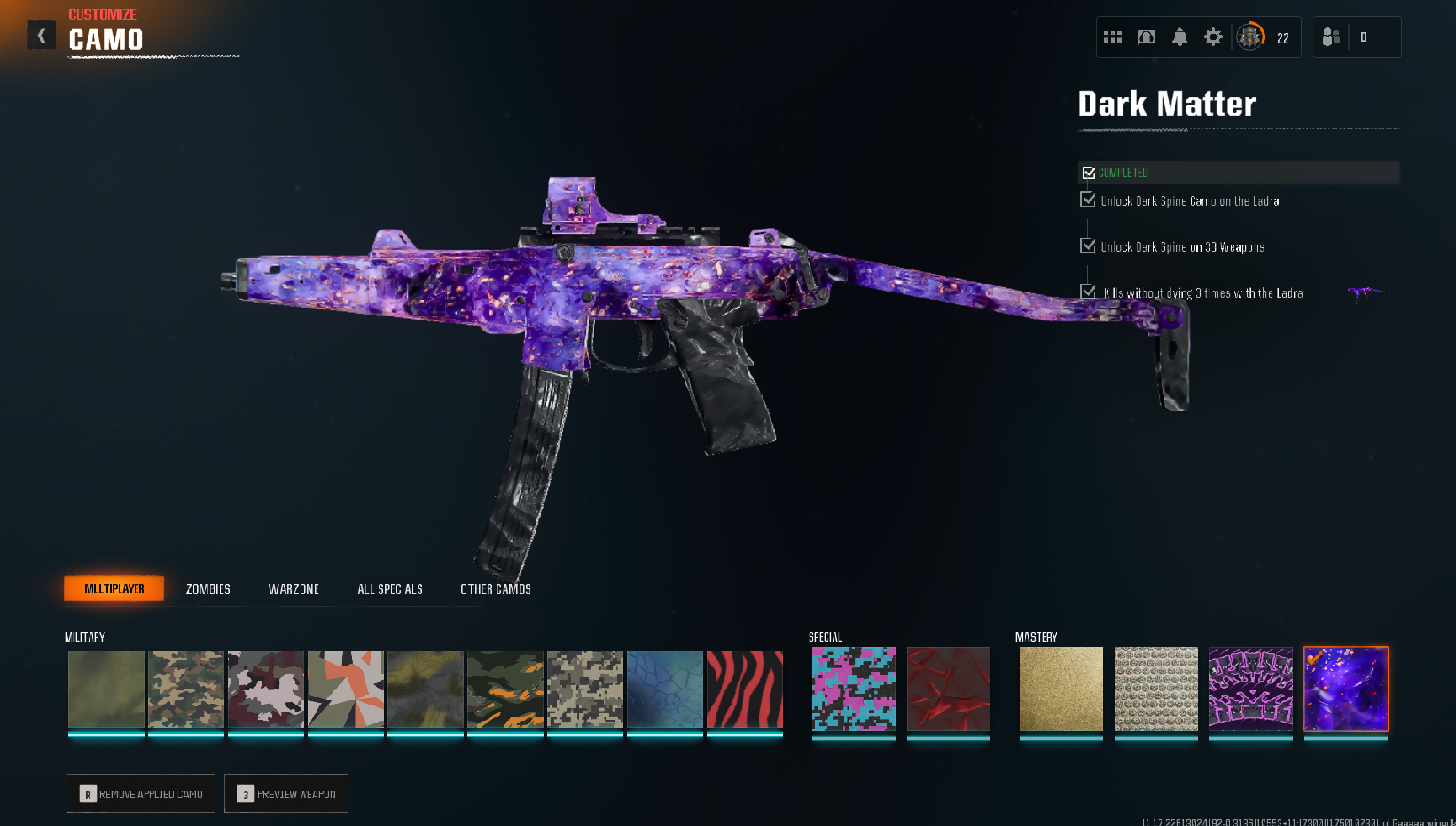Open the social friends panel
Screen dimensions: 1456x826
1331,37
